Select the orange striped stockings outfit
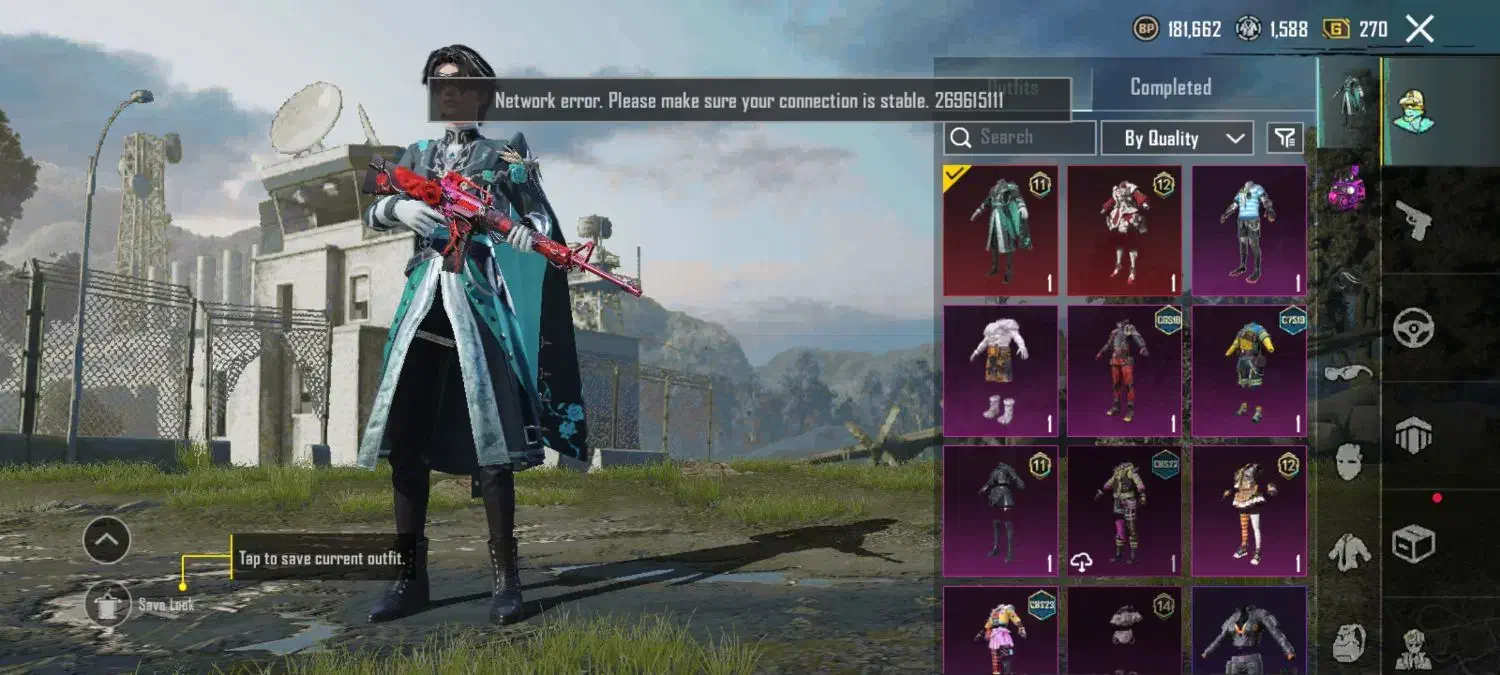The height and width of the screenshot is (675, 1500). tap(1249, 510)
